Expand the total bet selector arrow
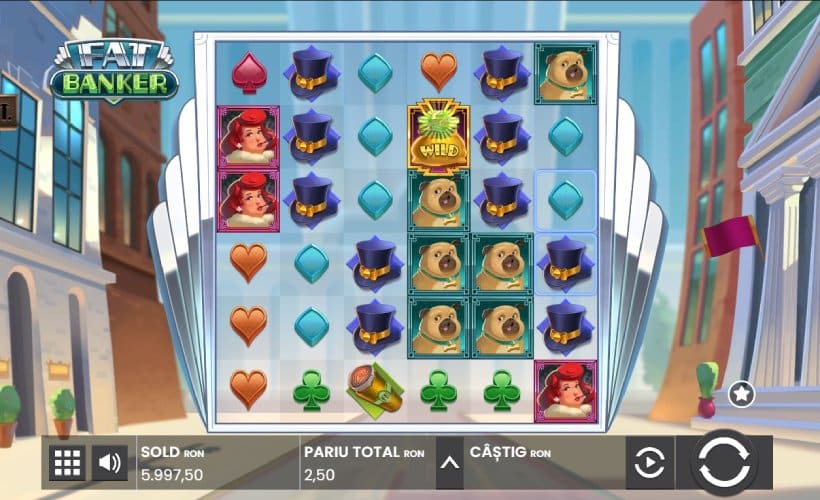Viewport: 820px width, 500px height. coord(449,463)
